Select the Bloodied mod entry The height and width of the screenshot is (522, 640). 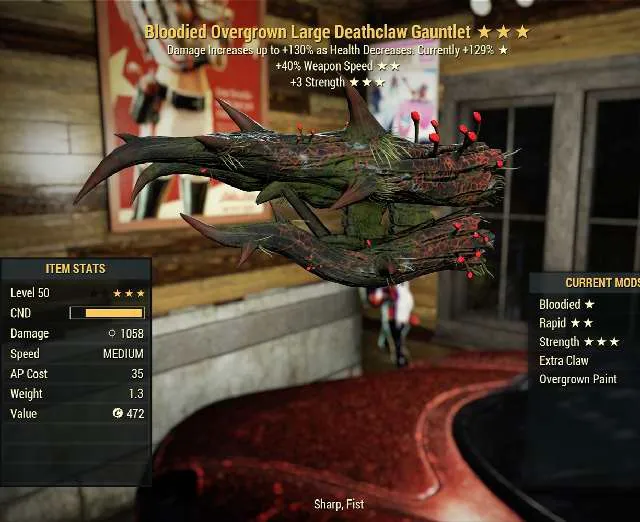pyautogui.click(x=565, y=304)
